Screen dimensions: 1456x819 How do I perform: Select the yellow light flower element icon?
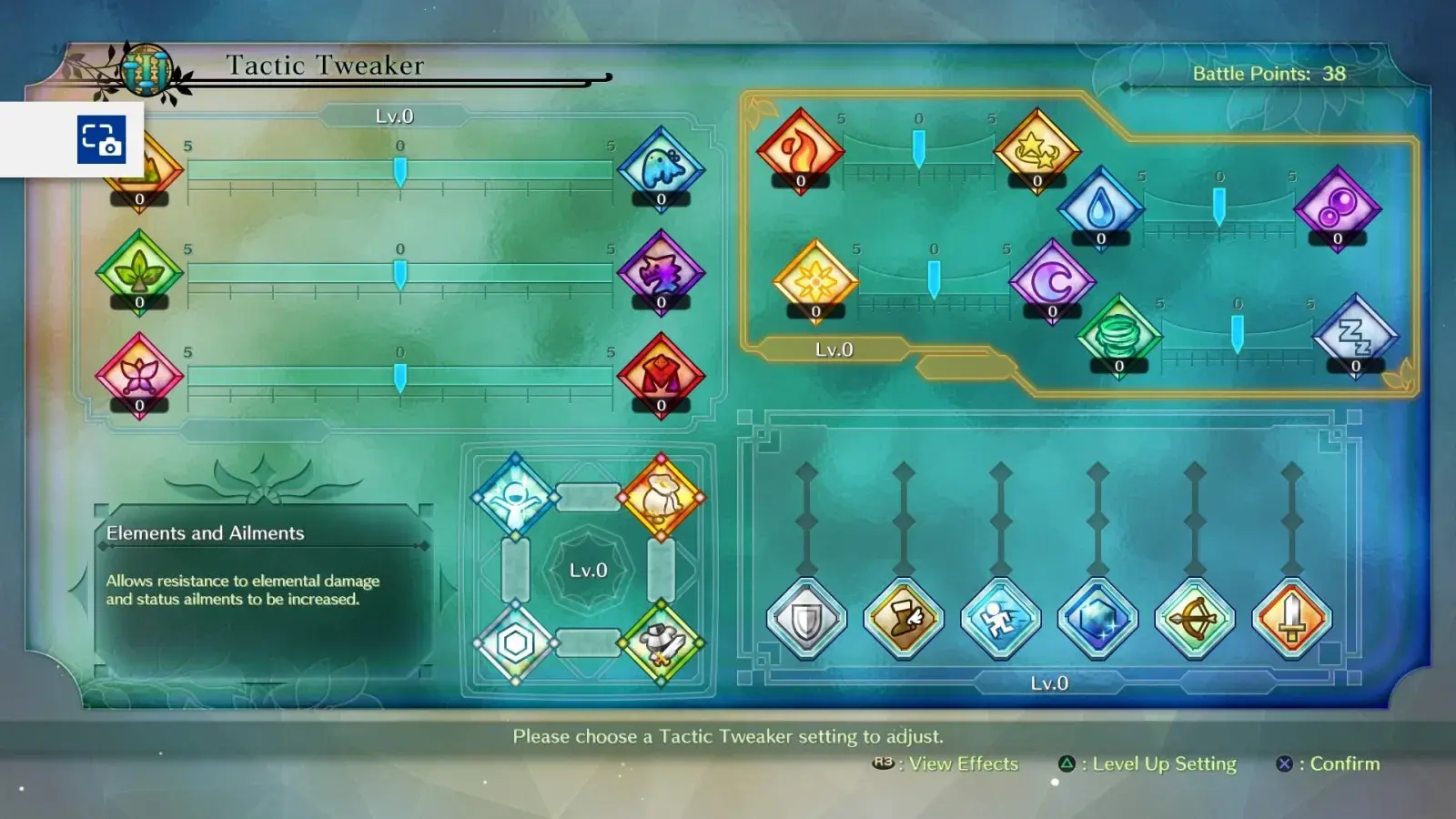coord(815,280)
